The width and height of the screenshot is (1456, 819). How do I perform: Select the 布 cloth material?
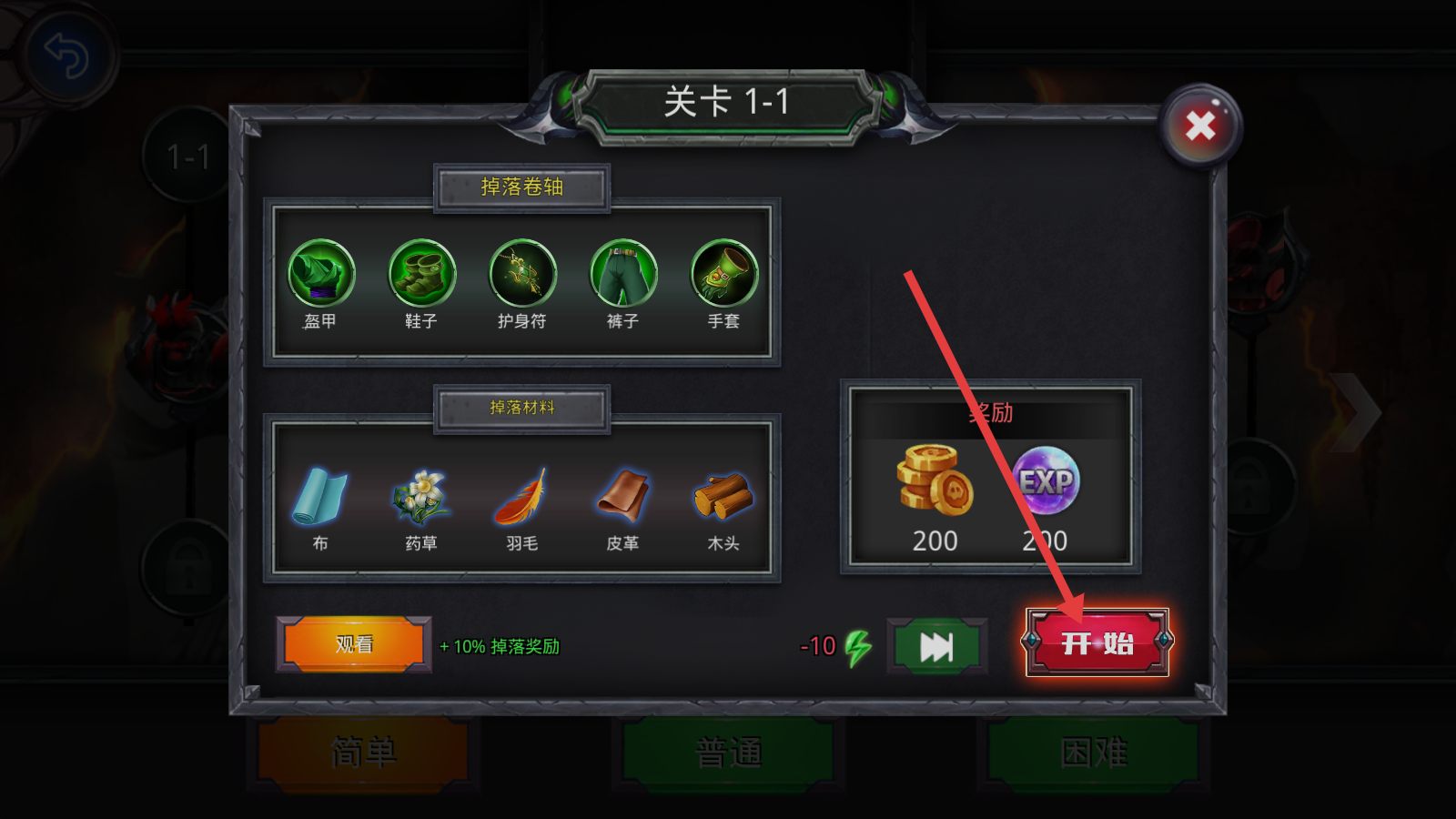coord(319,496)
